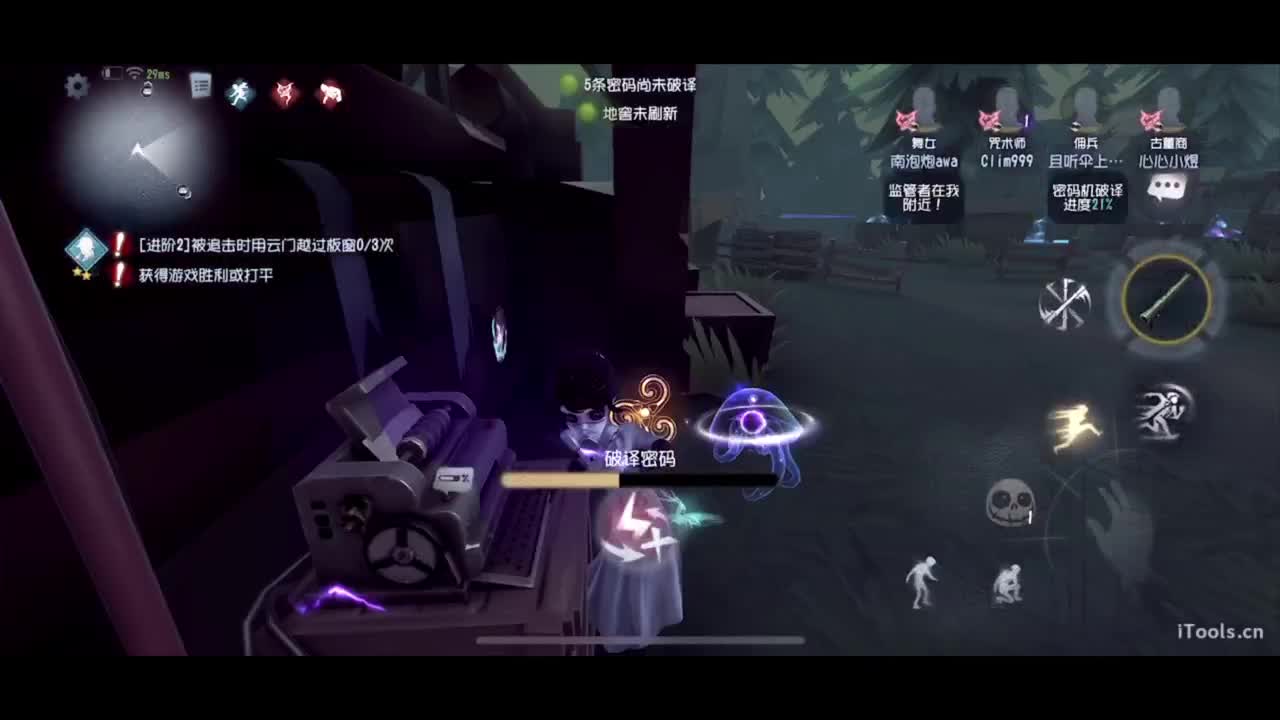Tap the teal running survivor status icon
The width and height of the screenshot is (1280, 720).
(239, 90)
